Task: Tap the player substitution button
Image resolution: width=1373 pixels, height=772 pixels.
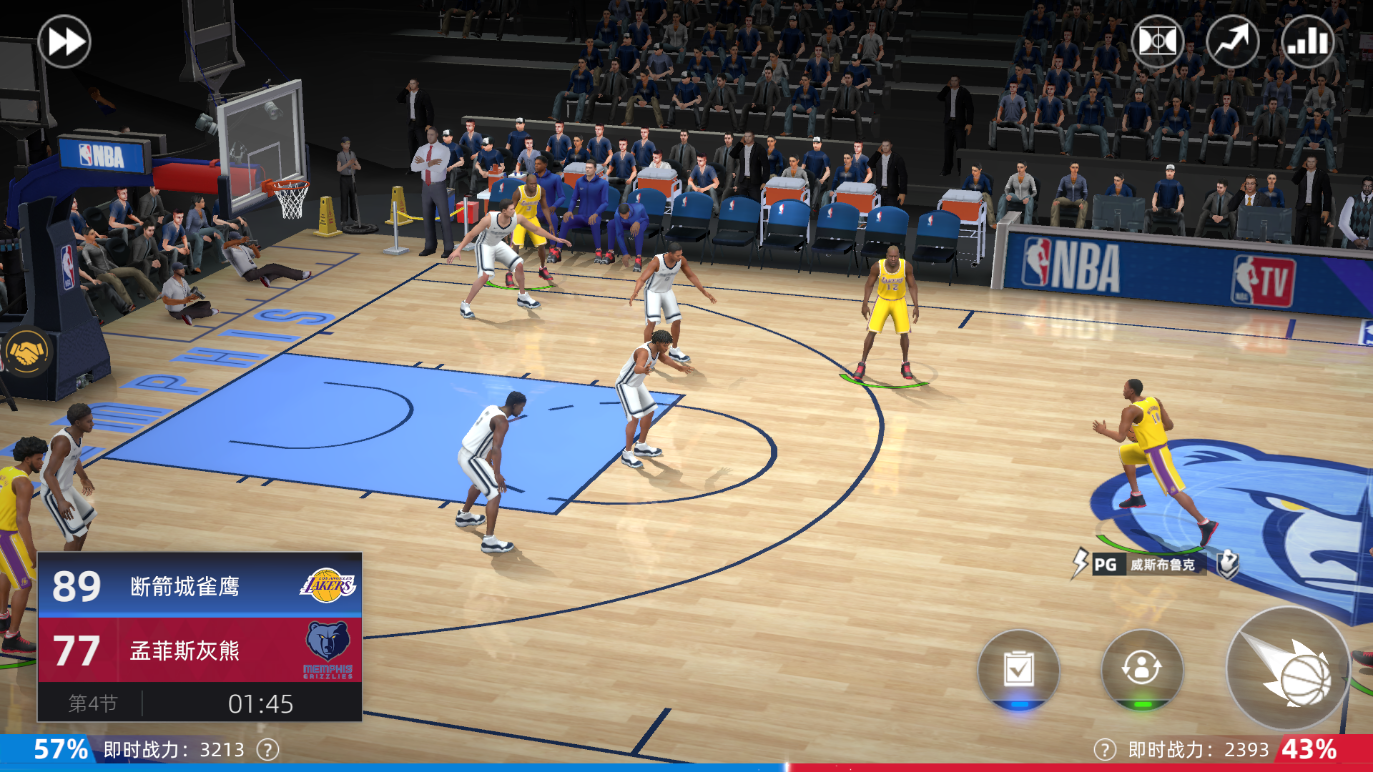Action: coord(1142,670)
